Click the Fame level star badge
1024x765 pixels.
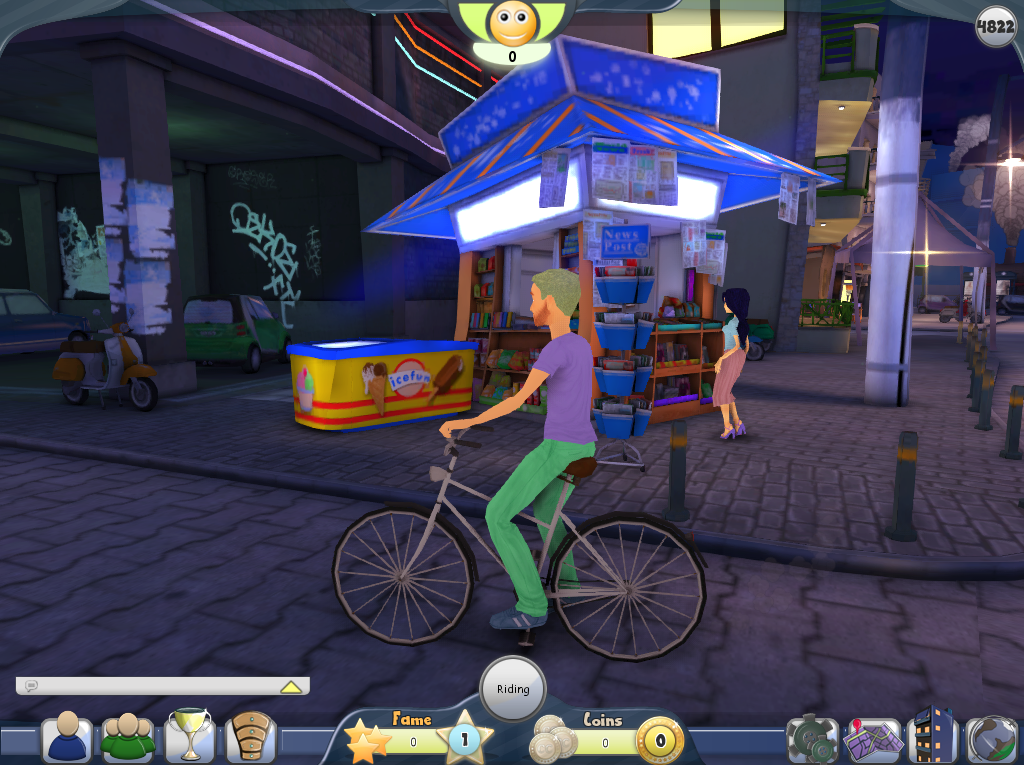pos(464,740)
